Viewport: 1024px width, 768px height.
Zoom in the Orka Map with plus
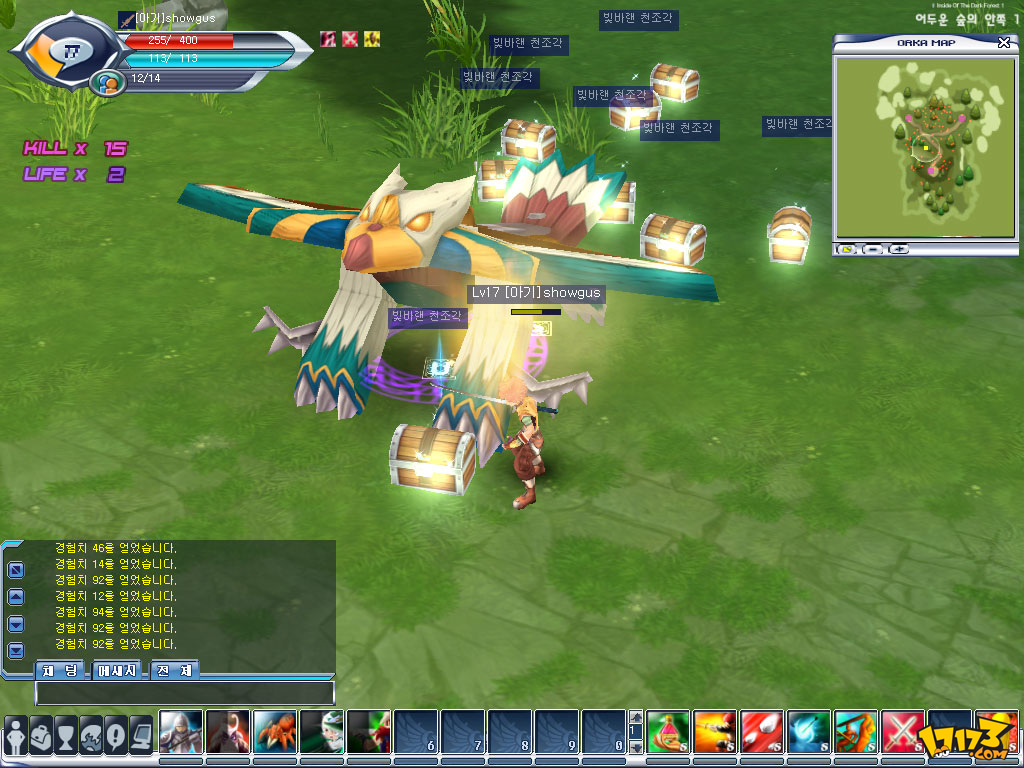click(x=898, y=248)
